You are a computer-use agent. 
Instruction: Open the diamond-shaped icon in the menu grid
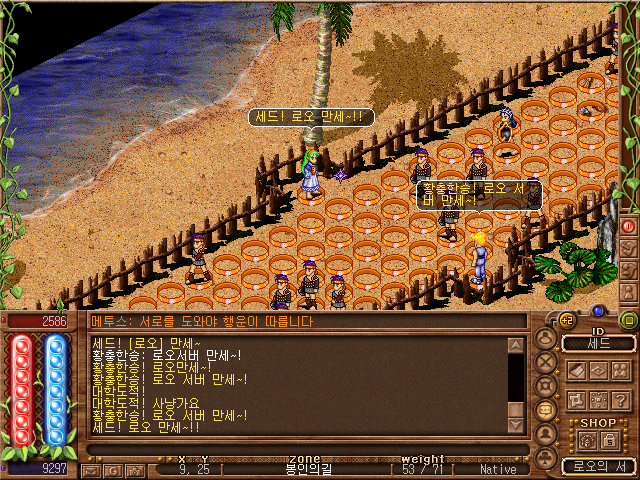click(x=597, y=370)
